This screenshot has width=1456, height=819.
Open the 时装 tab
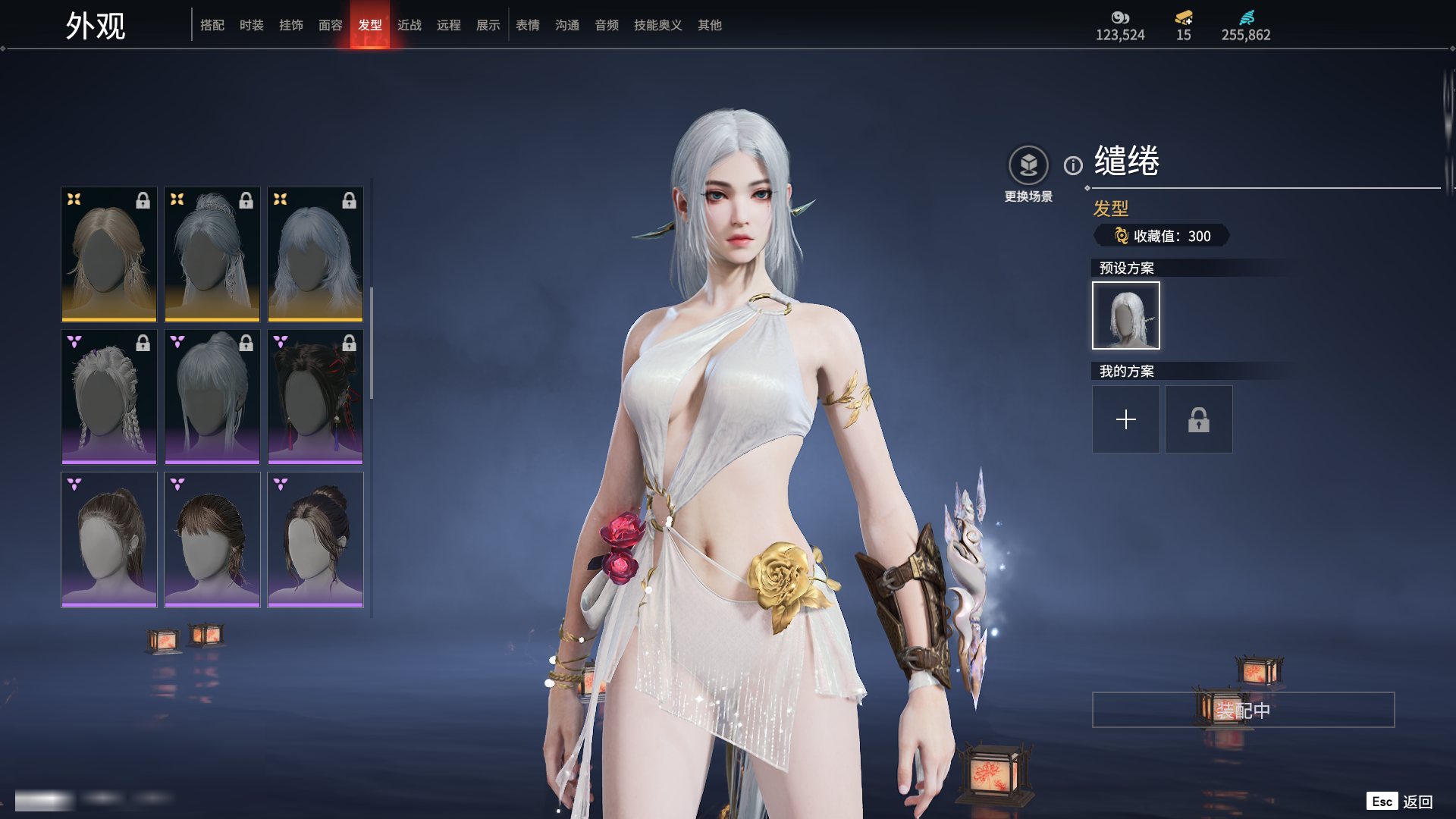point(251,25)
